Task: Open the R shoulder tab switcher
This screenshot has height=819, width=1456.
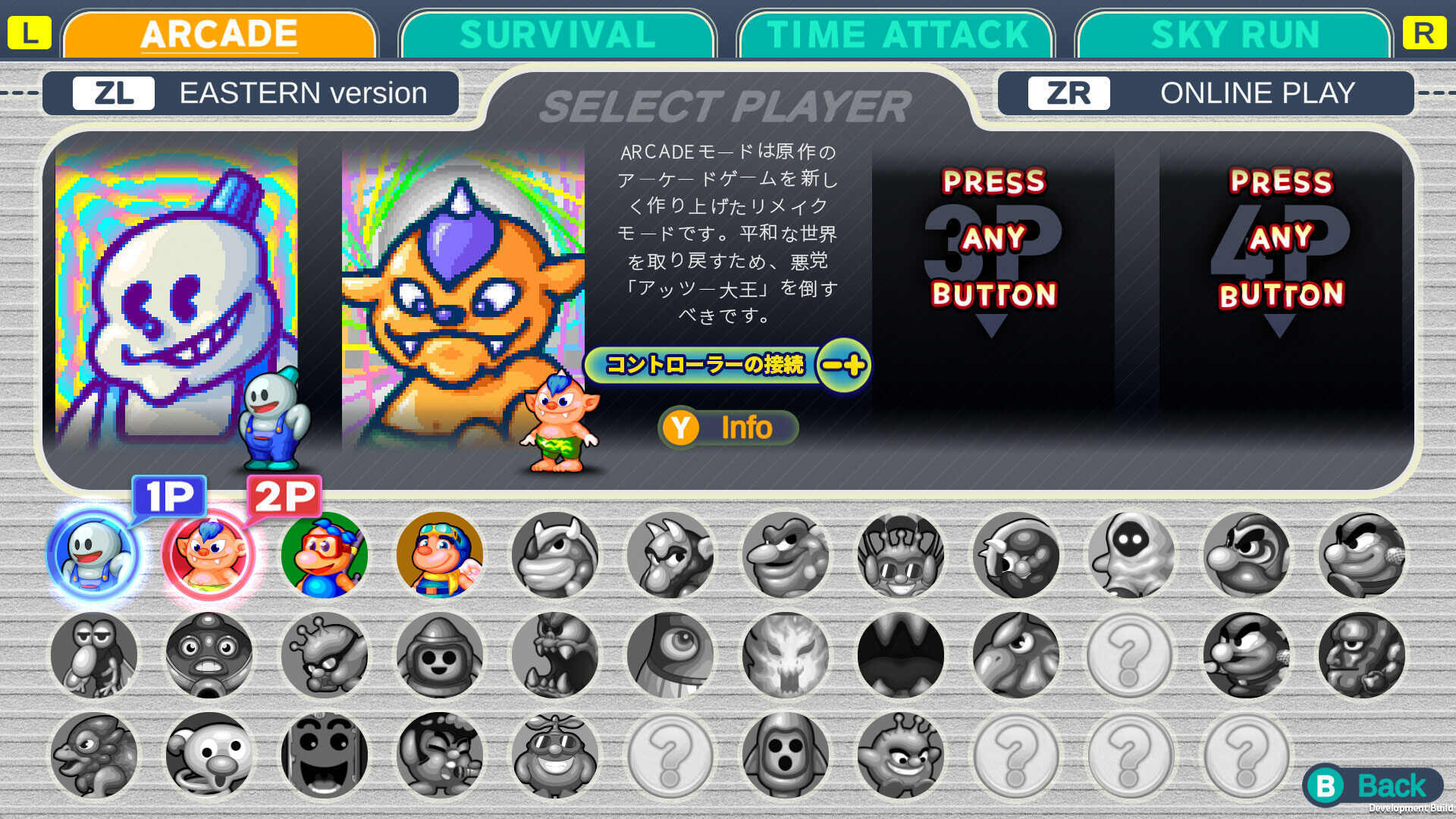Action: tap(1424, 33)
